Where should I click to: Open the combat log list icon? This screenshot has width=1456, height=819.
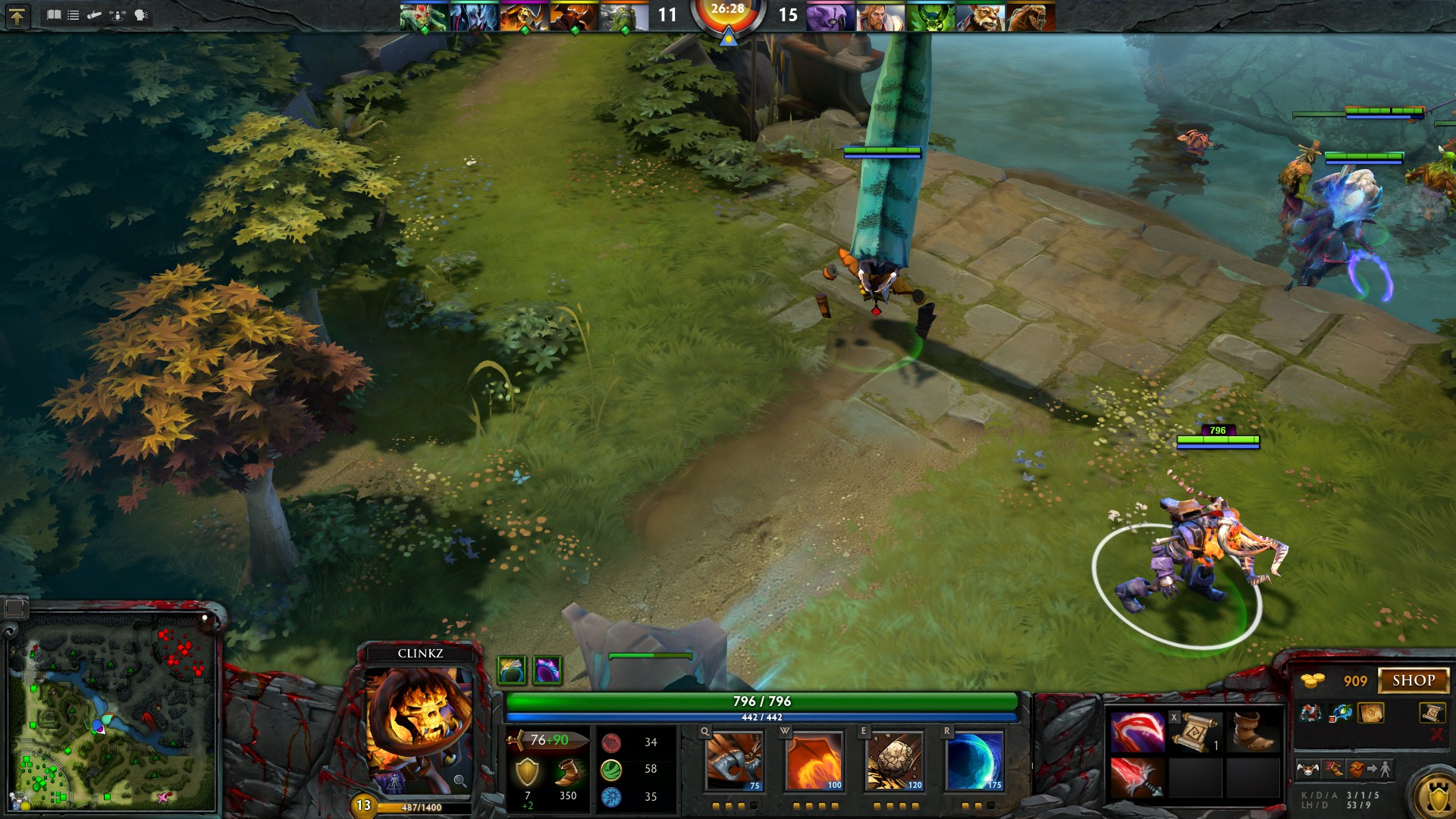[x=73, y=14]
